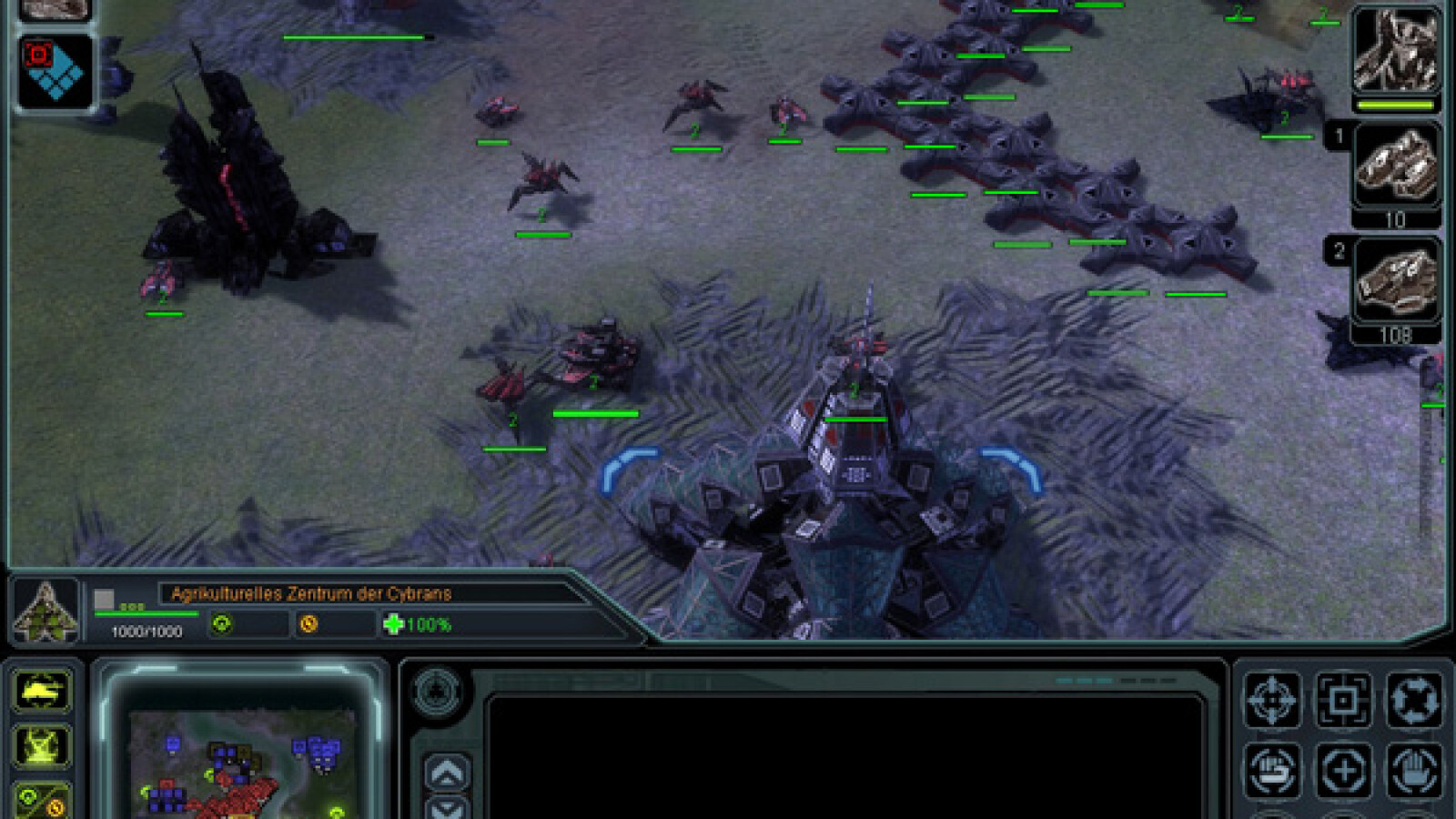Click the up chevron beside the build panel
Viewport: 1456px width, 819px height.
coord(448,773)
